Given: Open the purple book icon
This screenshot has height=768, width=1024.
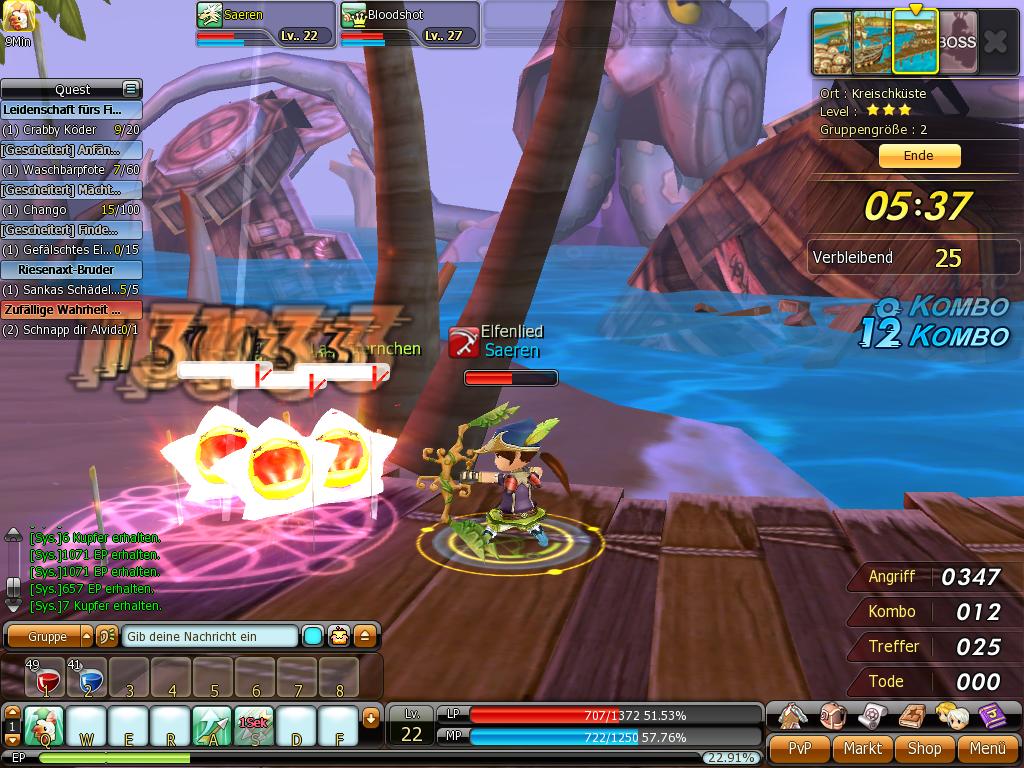Looking at the screenshot, I should coord(990,715).
